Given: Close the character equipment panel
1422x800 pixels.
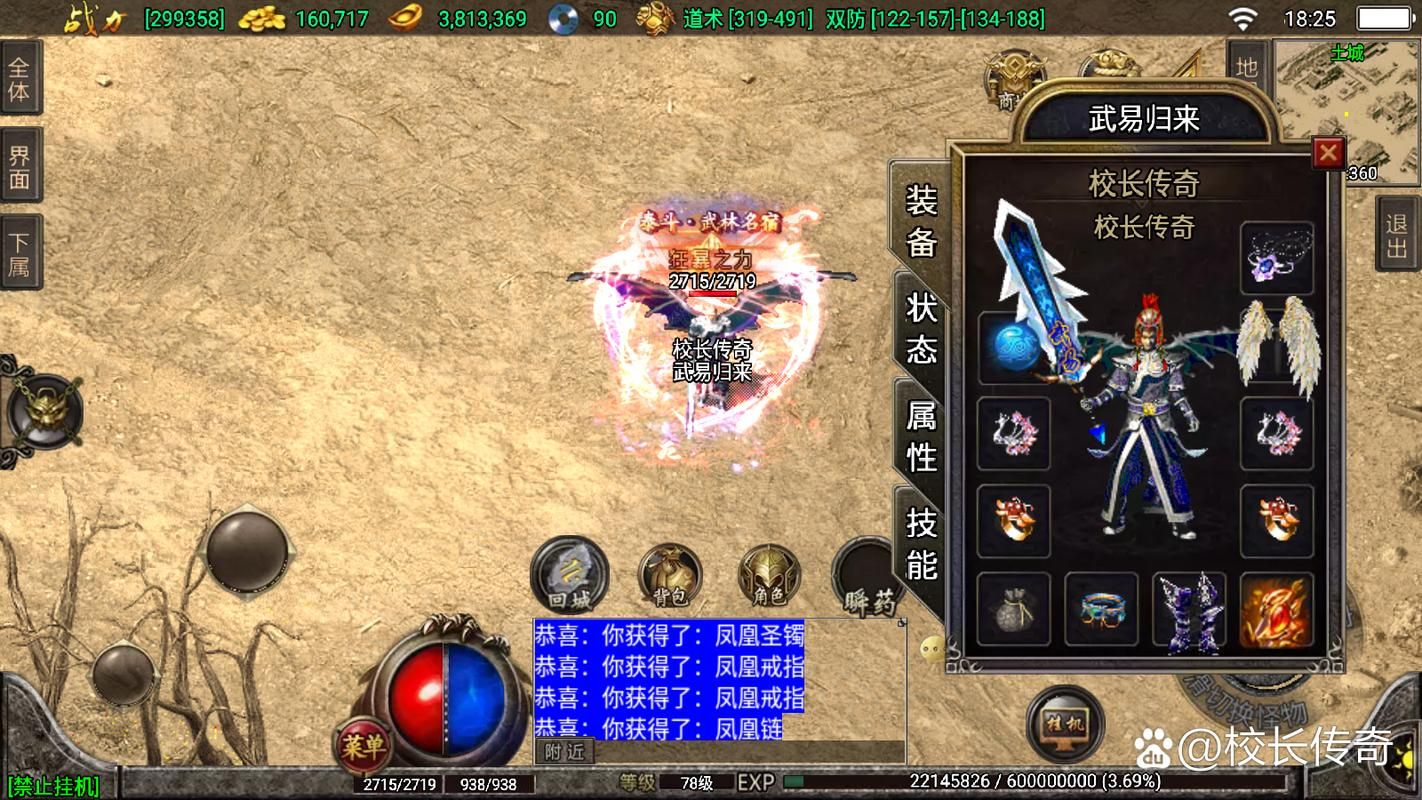Looking at the screenshot, I should (1327, 153).
